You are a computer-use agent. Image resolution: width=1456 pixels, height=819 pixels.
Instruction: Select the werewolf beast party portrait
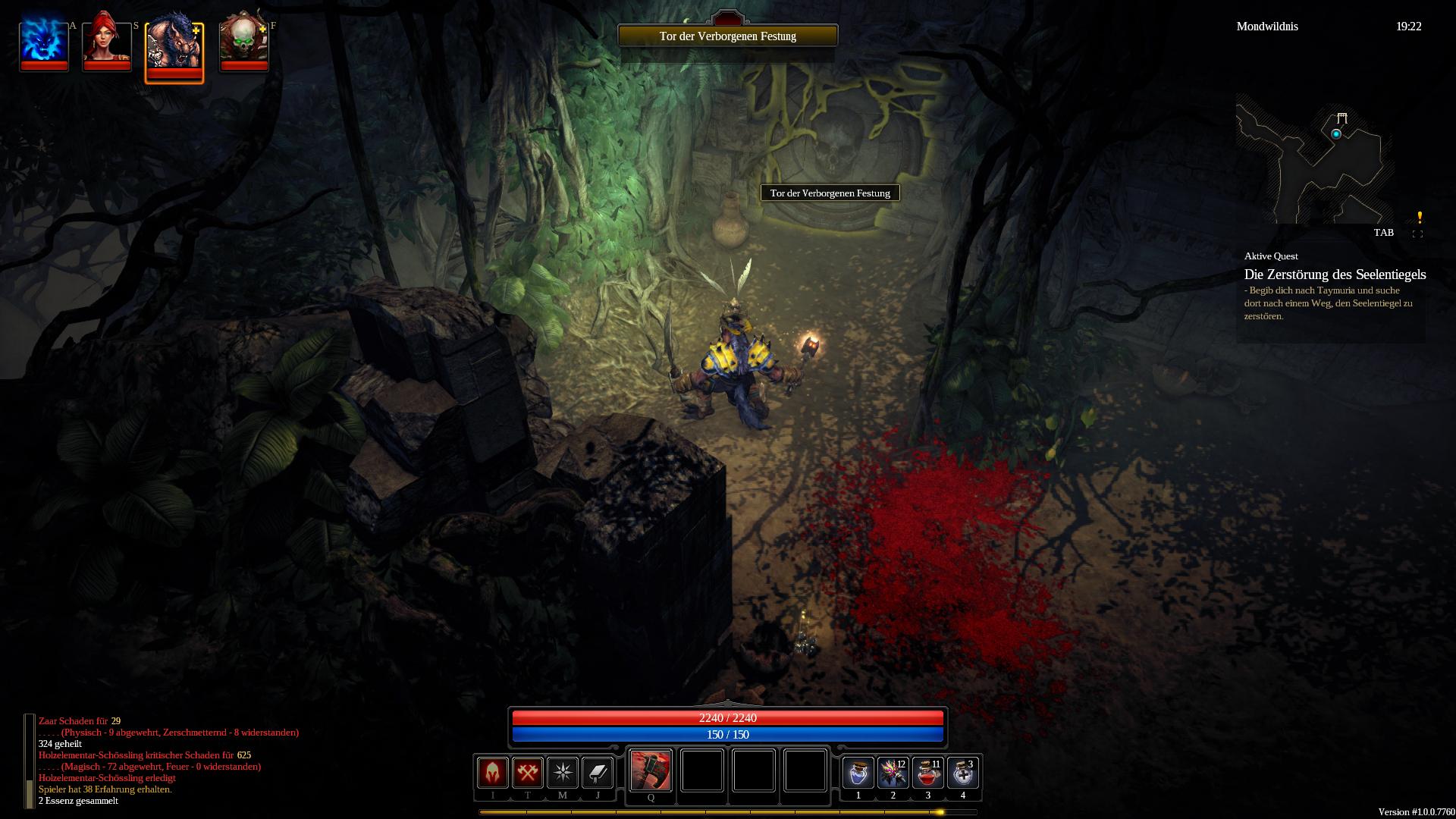point(174,45)
